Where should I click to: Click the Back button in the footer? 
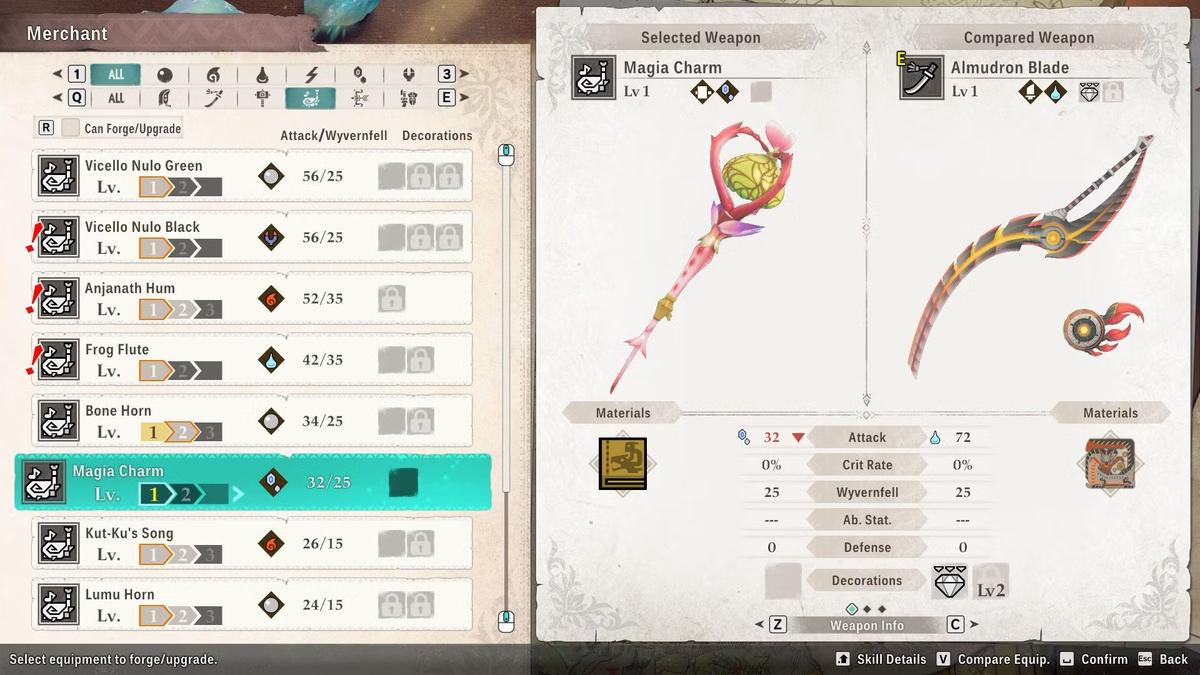tap(1163, 659)
